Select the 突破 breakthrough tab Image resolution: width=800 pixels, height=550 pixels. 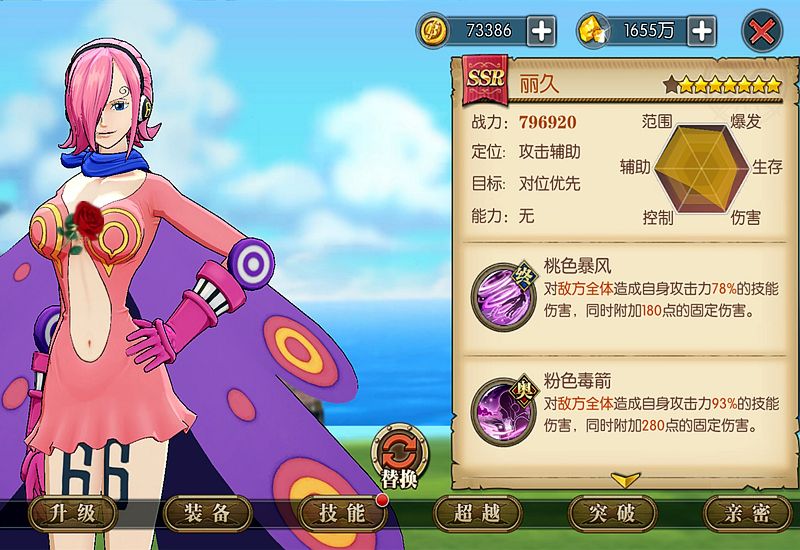pyautogui.click(x=612, y=514)
